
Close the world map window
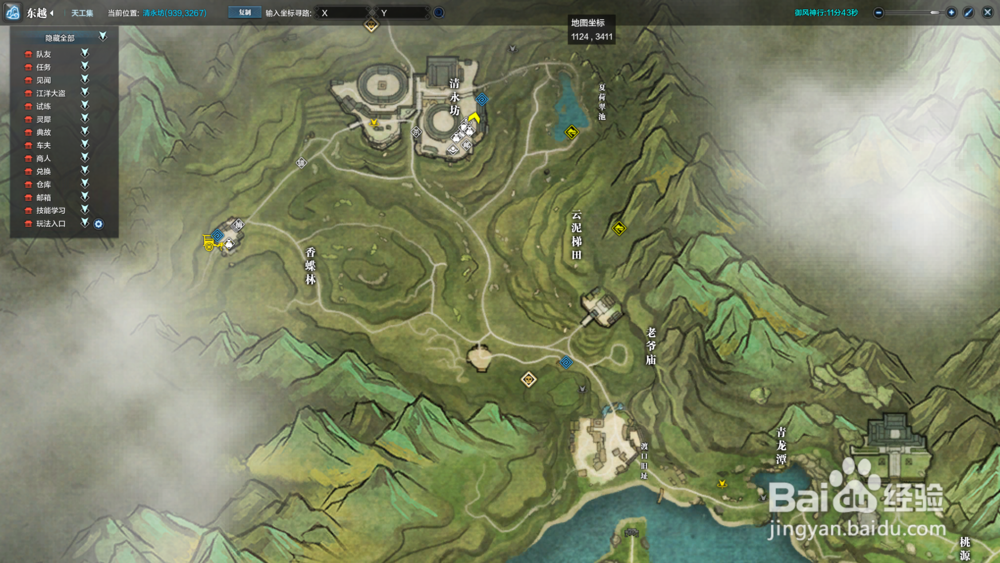(x=986, y=13)
